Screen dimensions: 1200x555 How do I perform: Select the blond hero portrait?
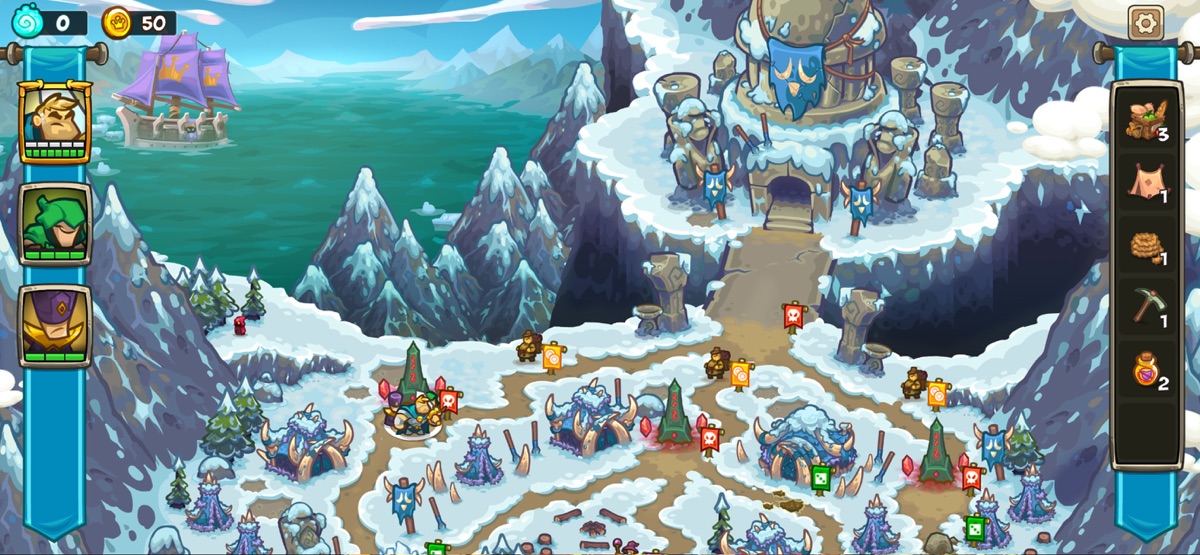point(55,121)
